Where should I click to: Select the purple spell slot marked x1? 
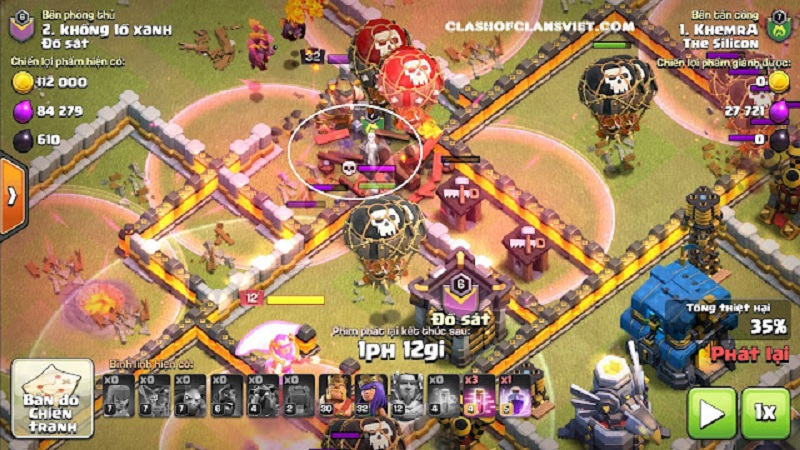pyautogui.click(x=514, y=395)
